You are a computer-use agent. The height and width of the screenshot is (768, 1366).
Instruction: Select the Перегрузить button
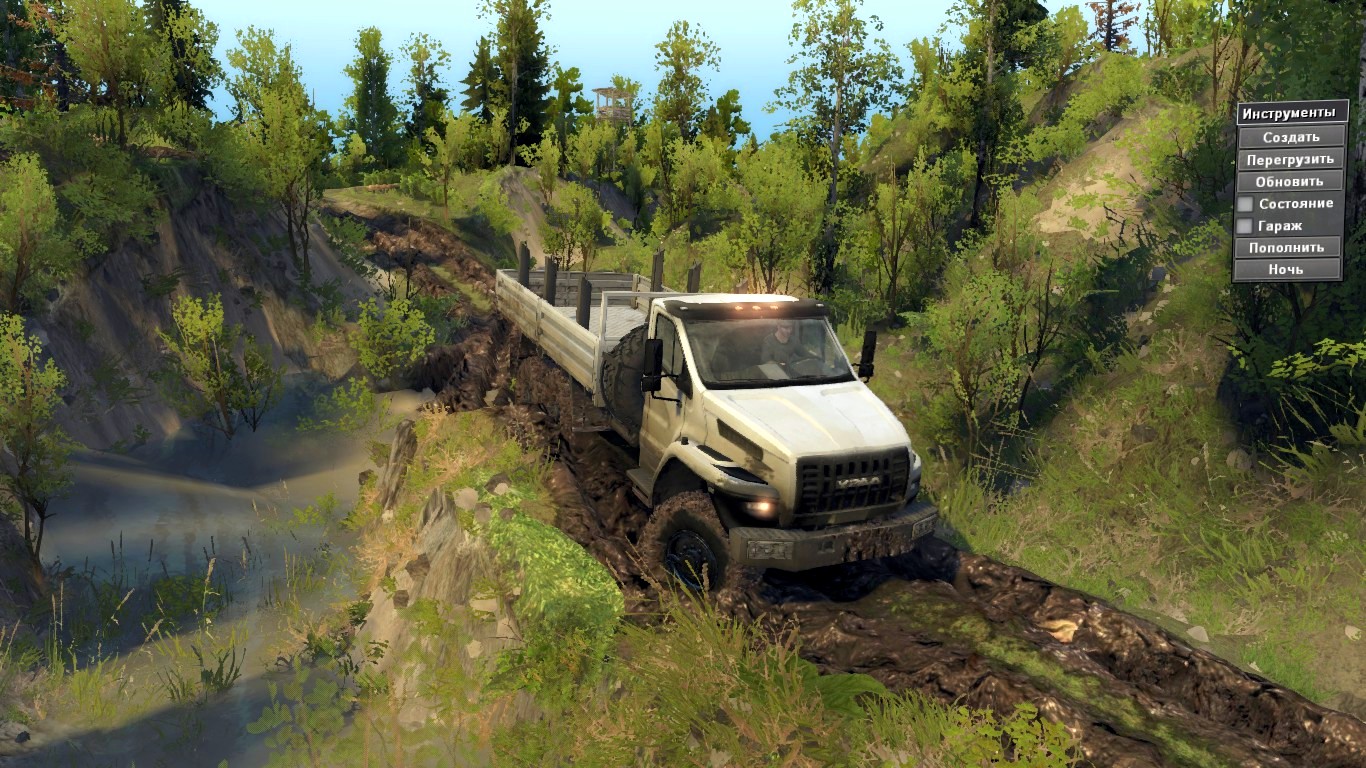1290,159
